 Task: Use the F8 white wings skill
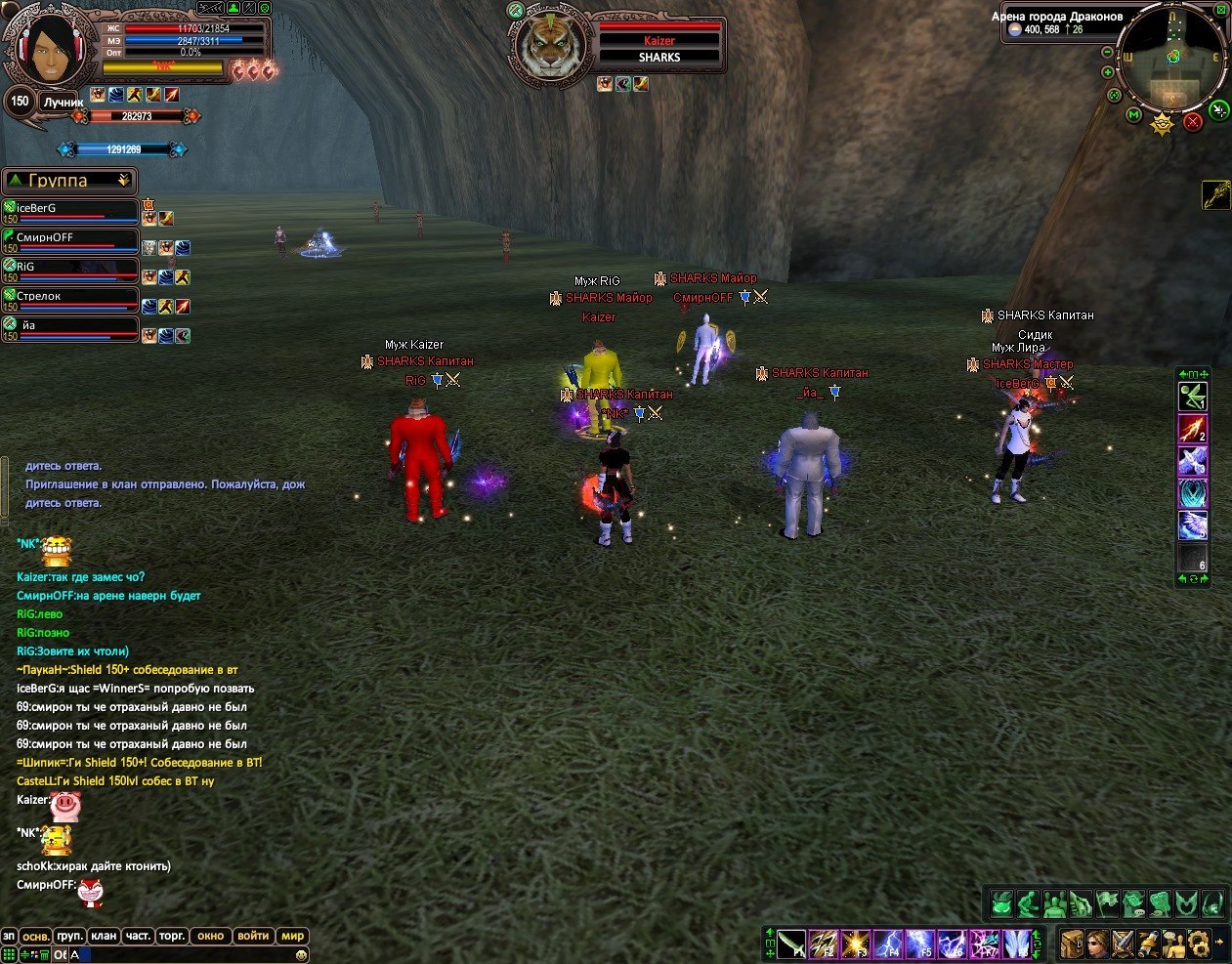(1016, 944)
